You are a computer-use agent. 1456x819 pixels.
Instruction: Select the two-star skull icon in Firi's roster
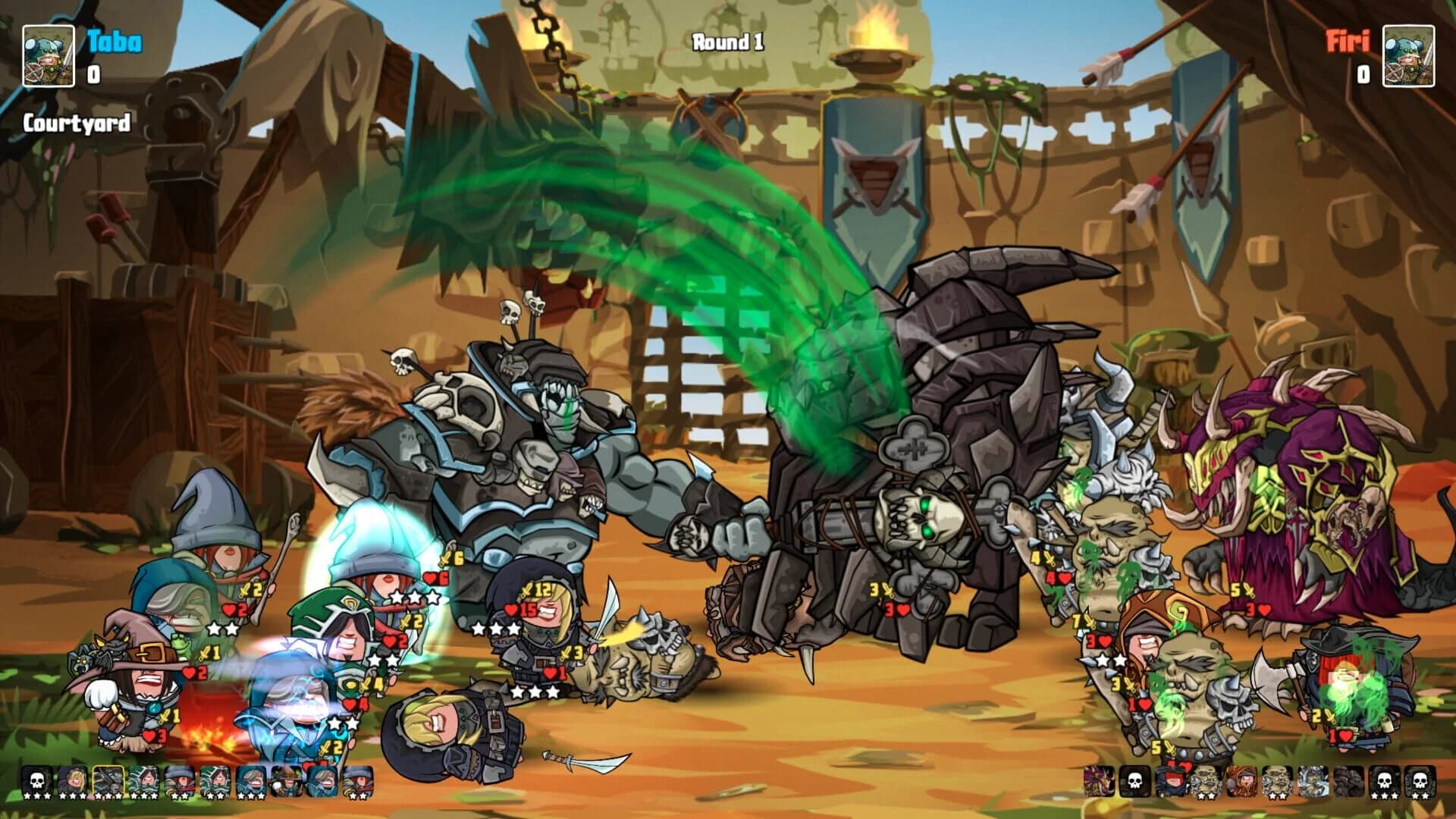(1420, 781)
